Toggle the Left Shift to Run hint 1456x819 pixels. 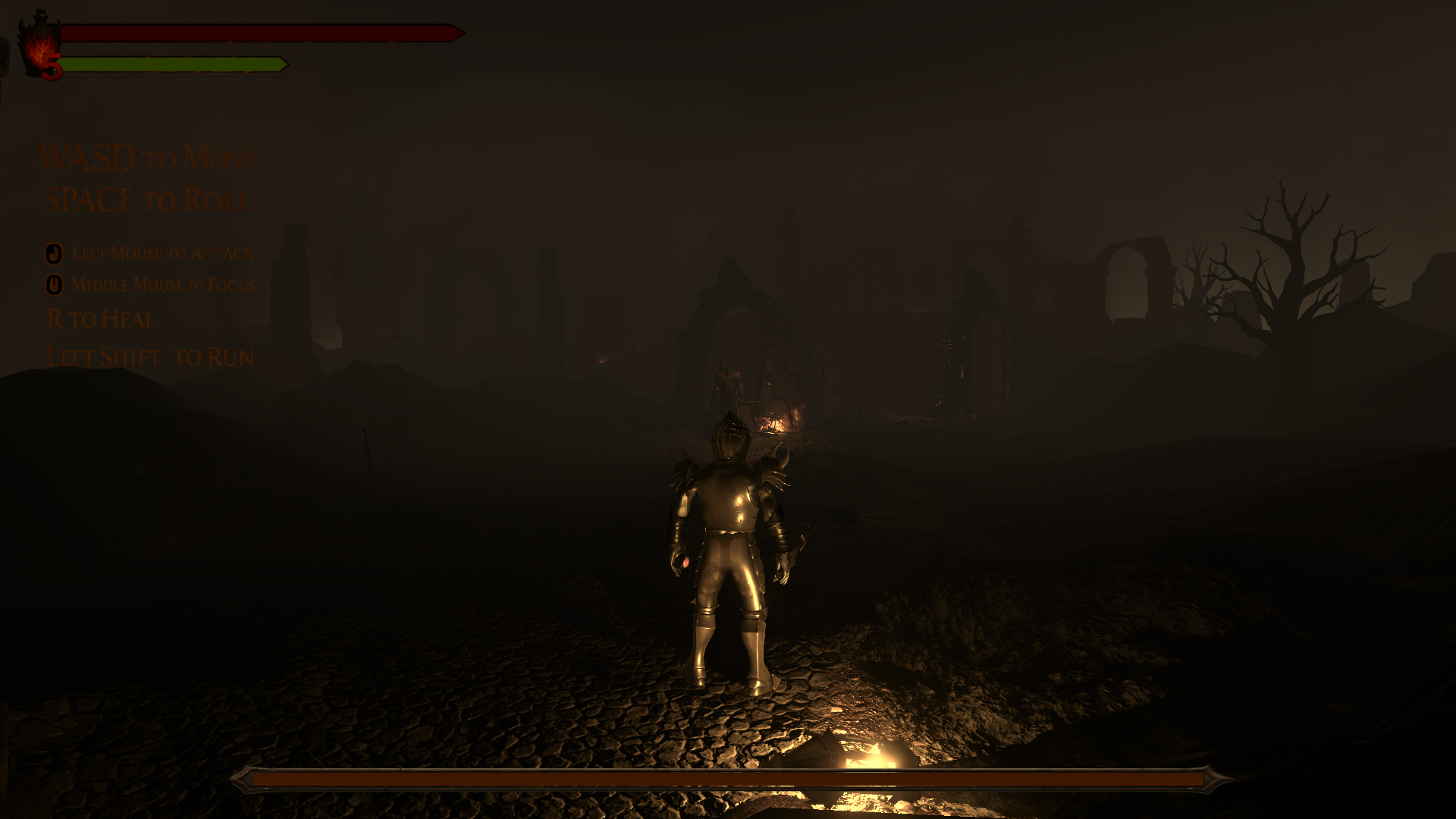point(149,356)
